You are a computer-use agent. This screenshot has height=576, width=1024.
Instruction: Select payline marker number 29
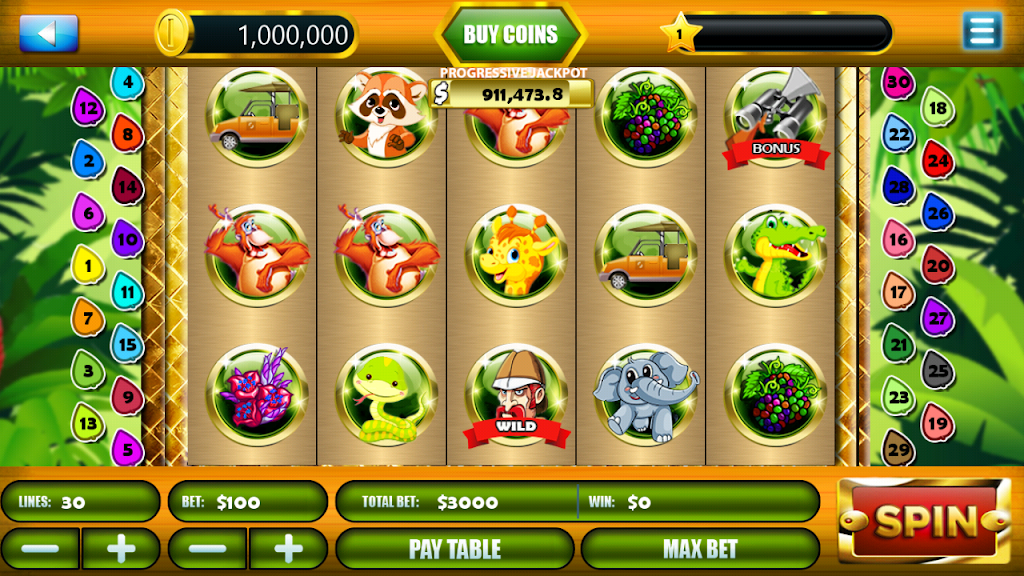(x=898, y=448)
